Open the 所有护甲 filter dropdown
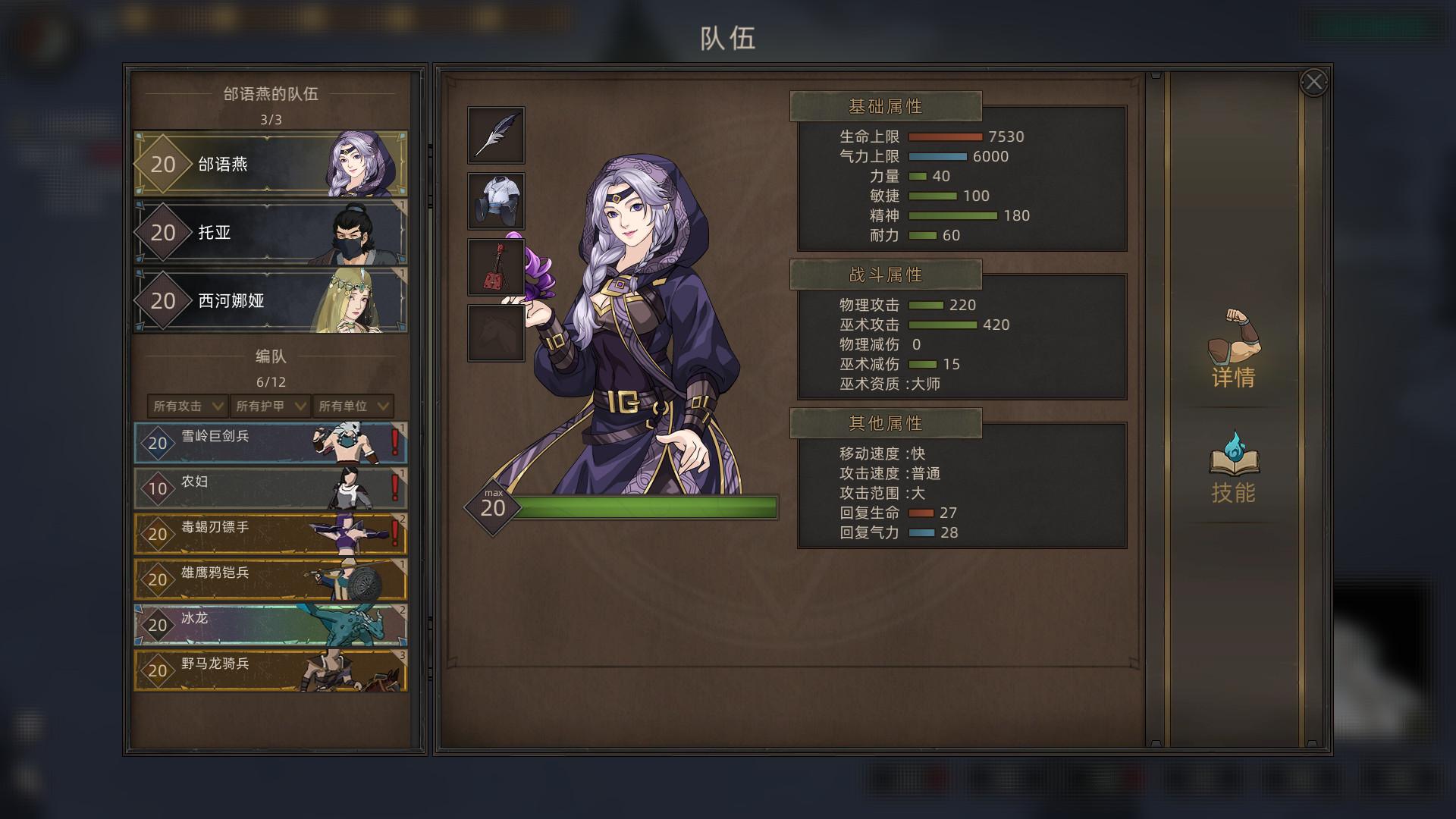This screenshot has width=1456, height=819. click(270, 406)
